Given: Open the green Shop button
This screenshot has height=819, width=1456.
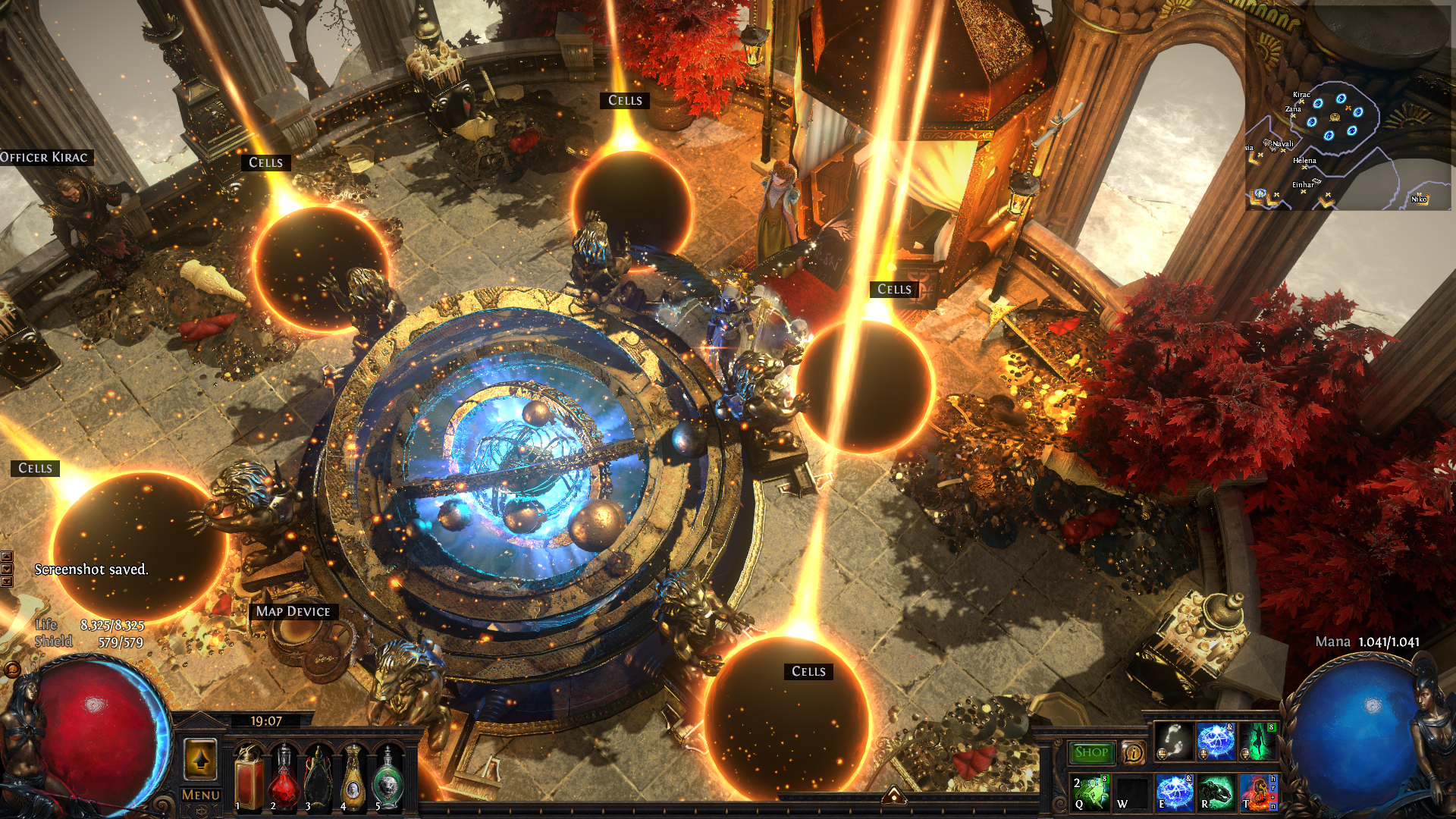Looking at the screenshot, I should coord(1091,752).
